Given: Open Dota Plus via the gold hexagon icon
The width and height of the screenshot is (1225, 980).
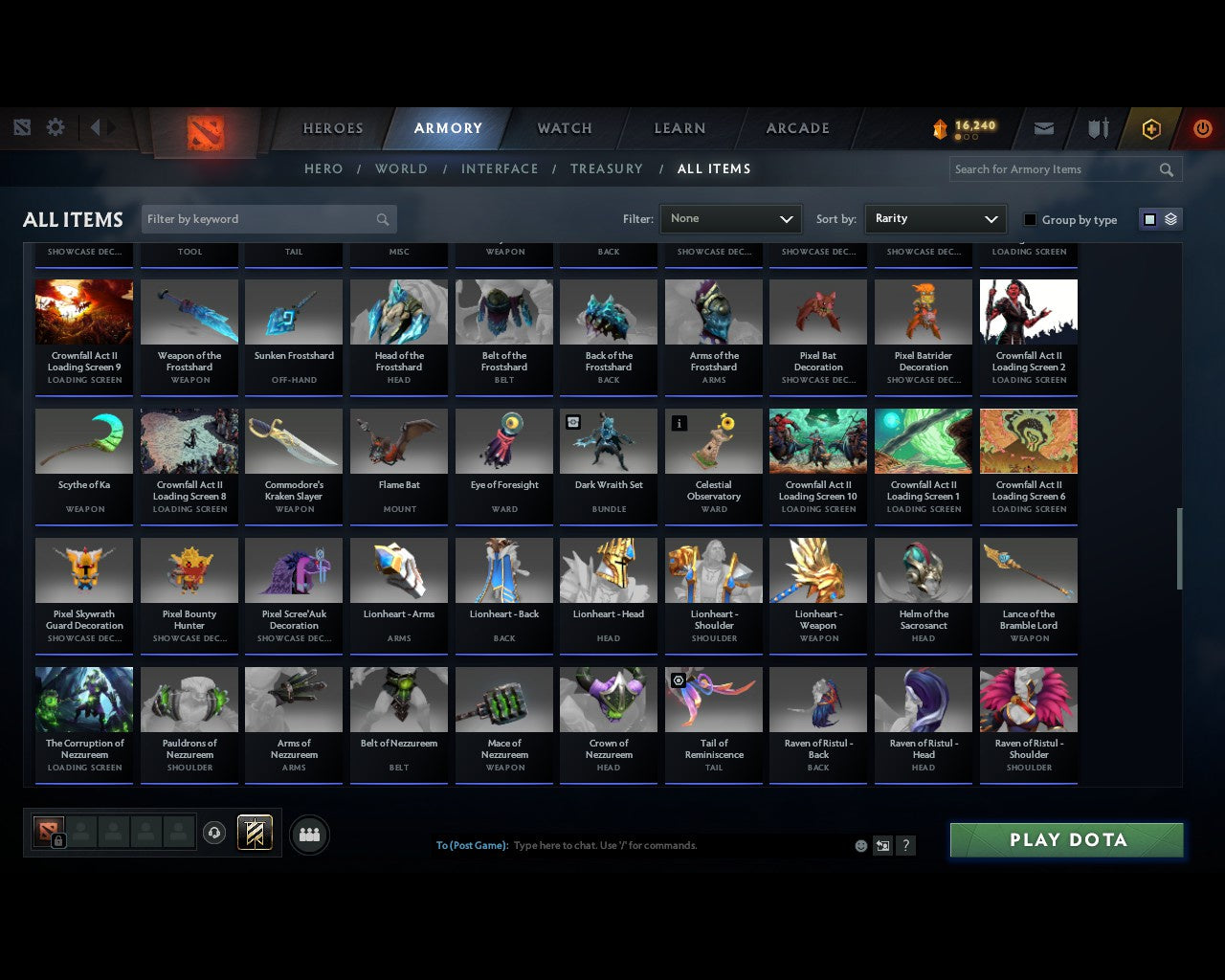Looking at the screenshot, I should pyautogui.click(x=1151, y=127).
